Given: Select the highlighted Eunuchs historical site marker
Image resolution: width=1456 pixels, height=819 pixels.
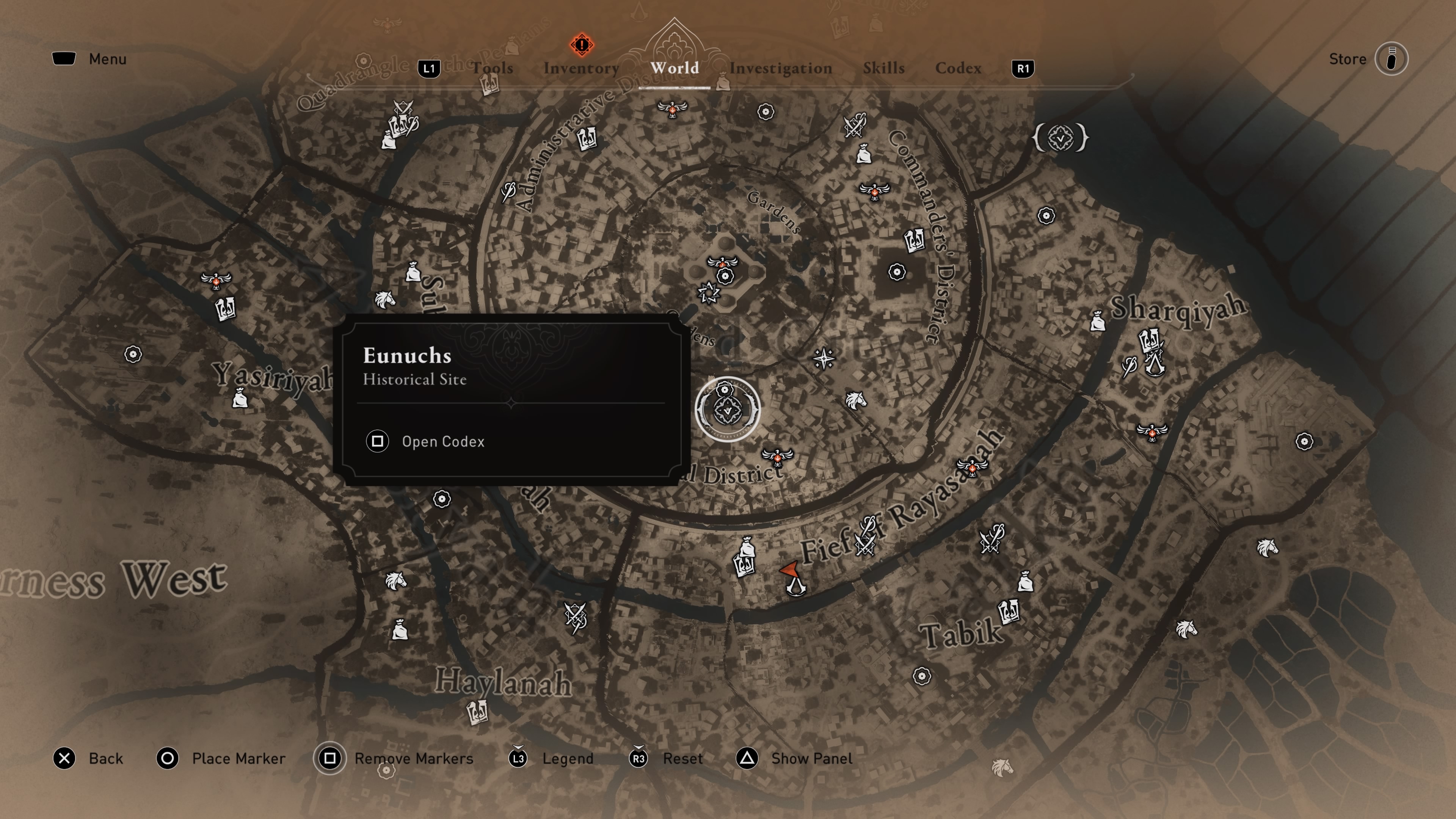Looking at the screenshot, I should click(x=728, y=409).
